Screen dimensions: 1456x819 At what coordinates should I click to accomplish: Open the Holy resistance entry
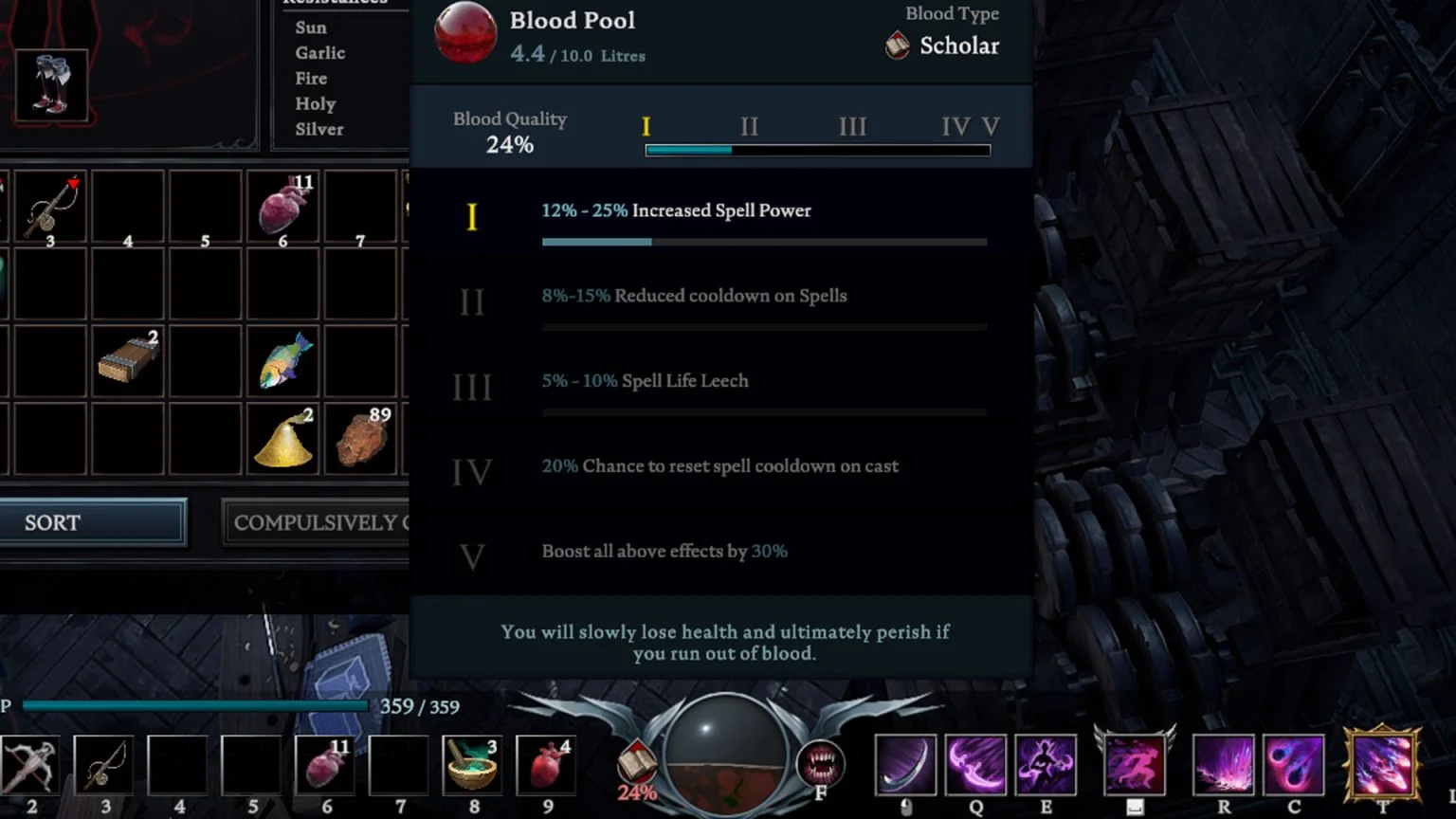pos(315,103)
